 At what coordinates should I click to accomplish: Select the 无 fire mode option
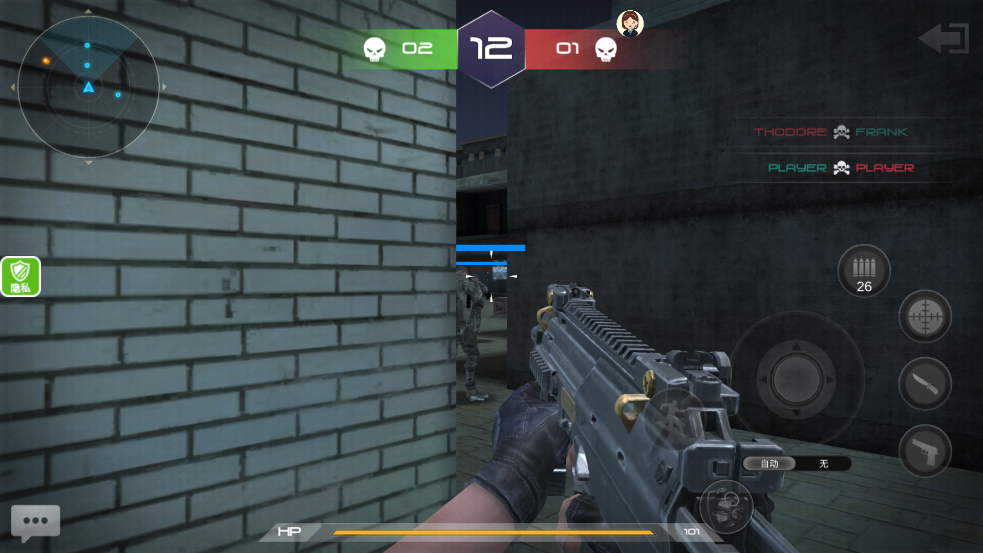824,463
